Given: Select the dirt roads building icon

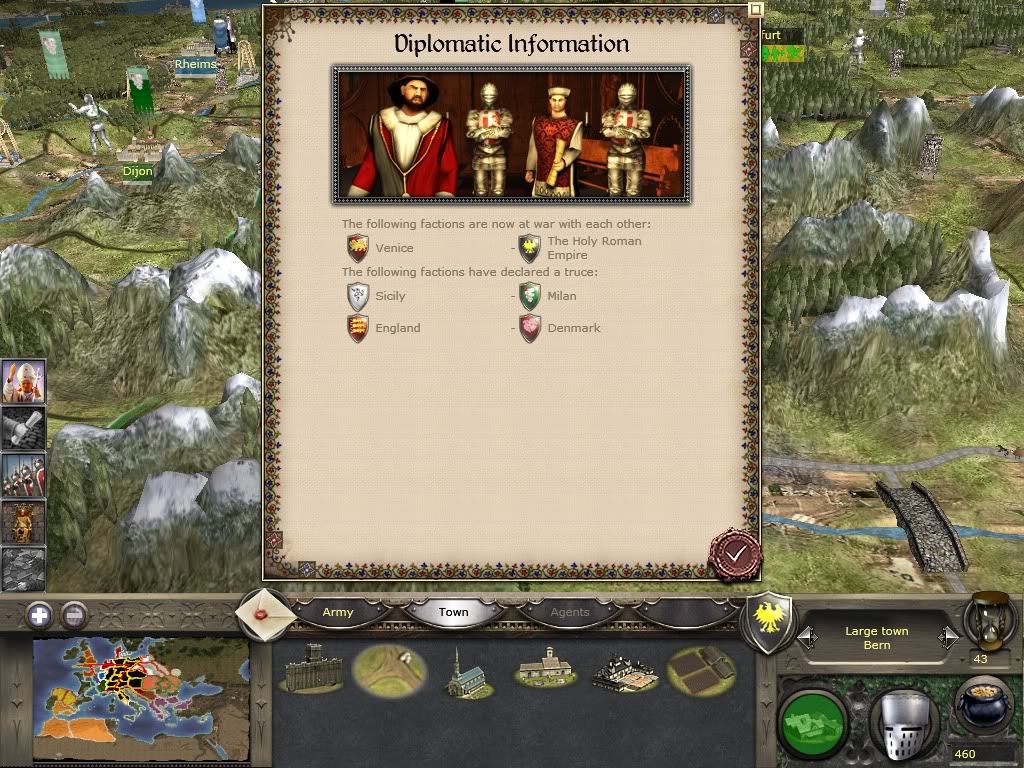Looking at the screenshot, I should click(388, 670).
